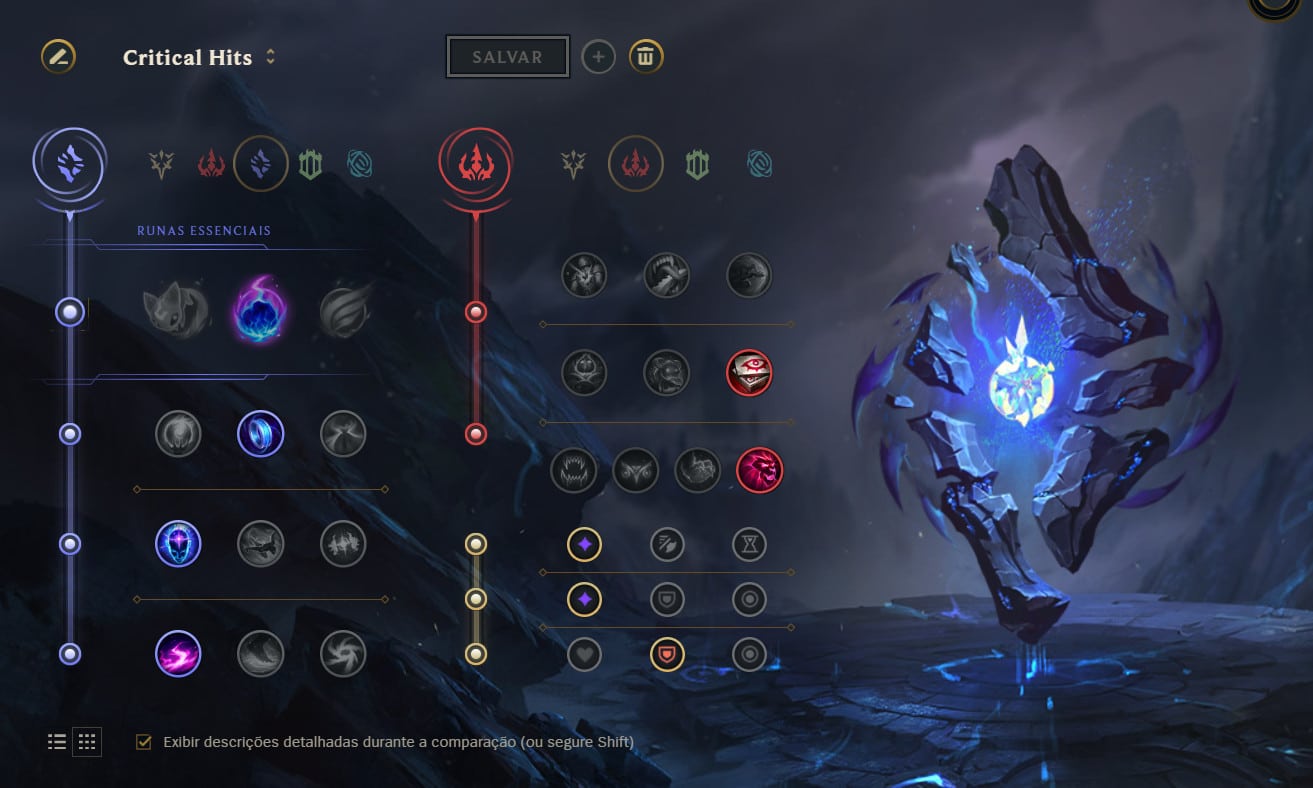Save the page with SALVAR
This screenshot has width=1313, height=788.
(x=507, y=56)
